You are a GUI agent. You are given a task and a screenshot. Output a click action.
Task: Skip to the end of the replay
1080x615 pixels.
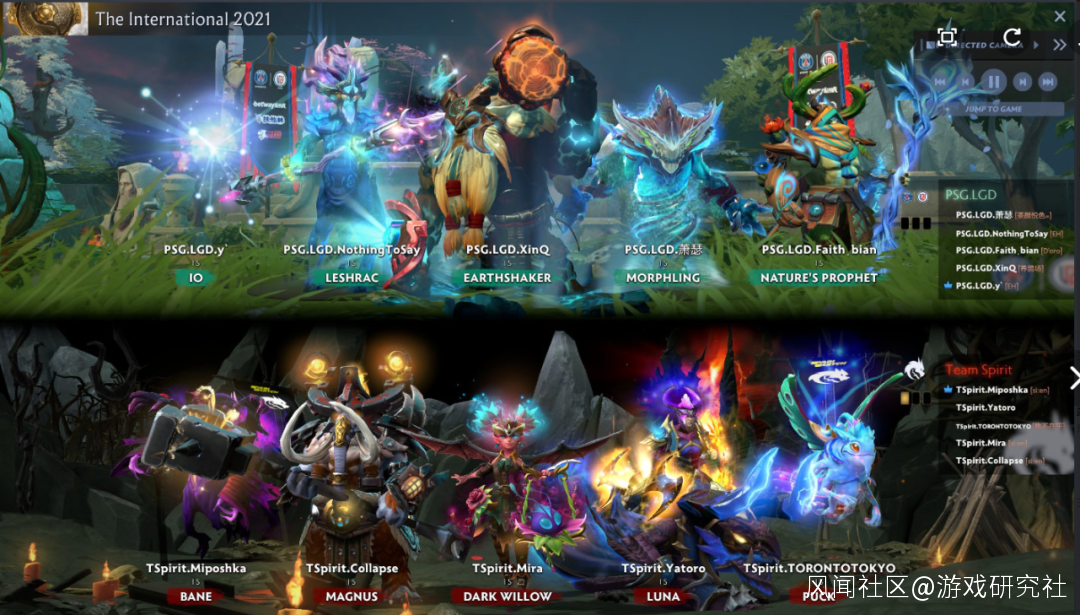click(1047, 82)
